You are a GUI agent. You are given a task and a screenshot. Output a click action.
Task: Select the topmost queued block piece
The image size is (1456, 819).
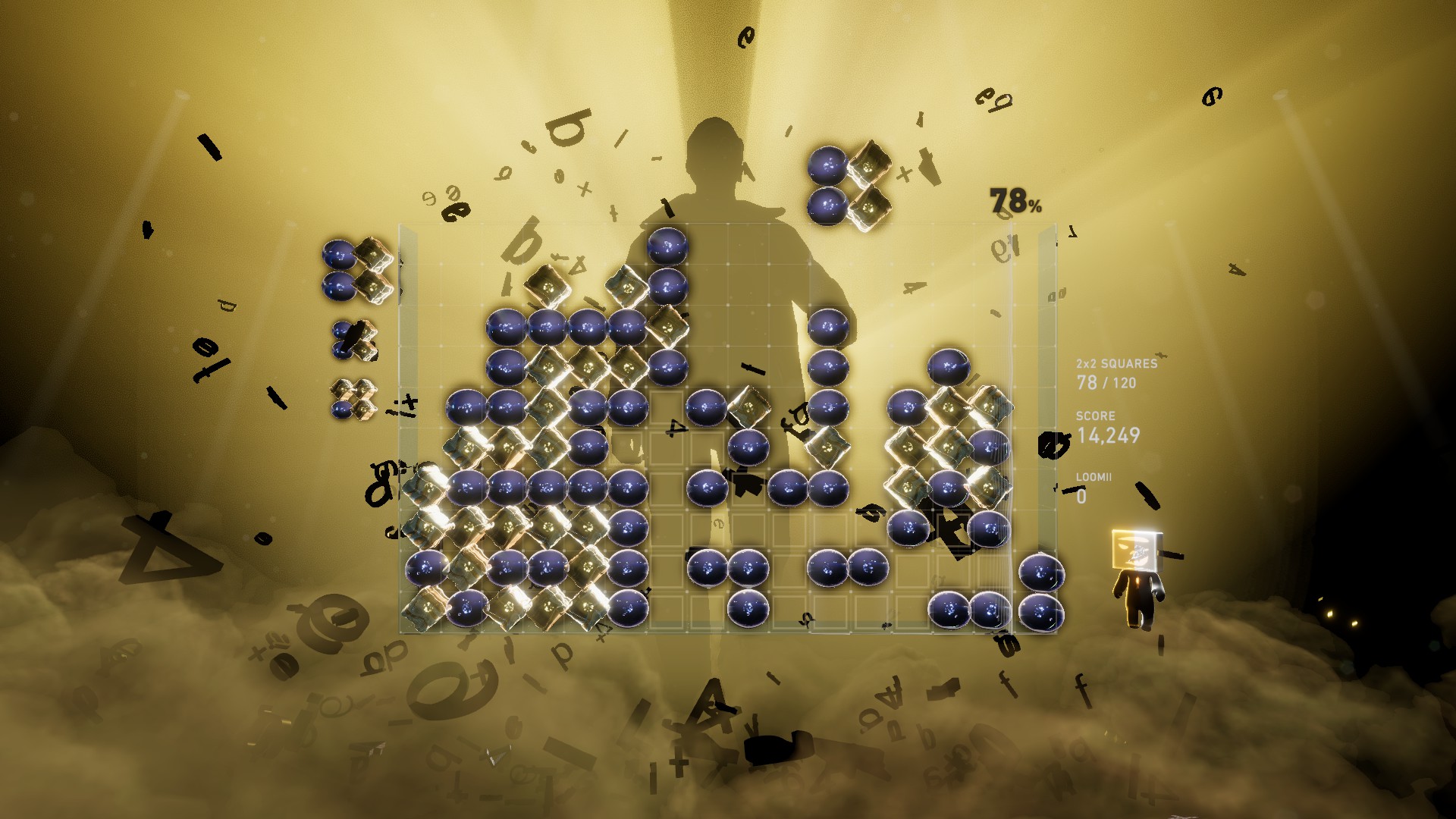coord(356,269)
